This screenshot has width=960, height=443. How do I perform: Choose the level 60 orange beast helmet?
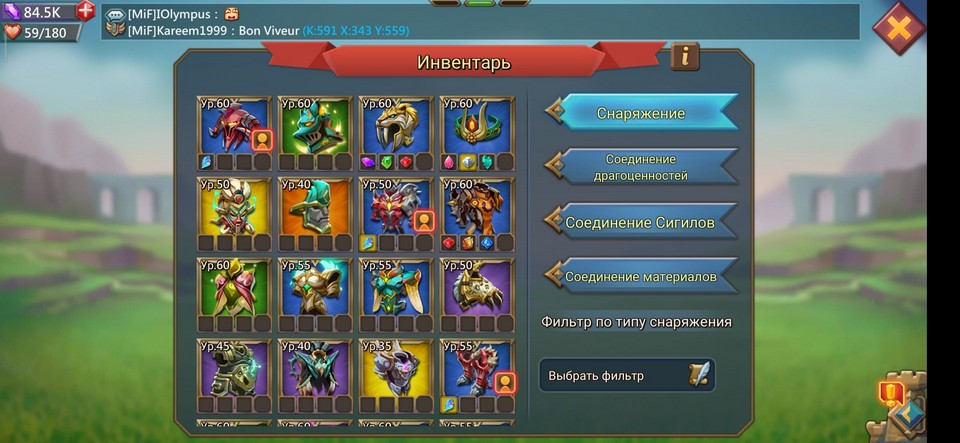click(x=477, y=207)
